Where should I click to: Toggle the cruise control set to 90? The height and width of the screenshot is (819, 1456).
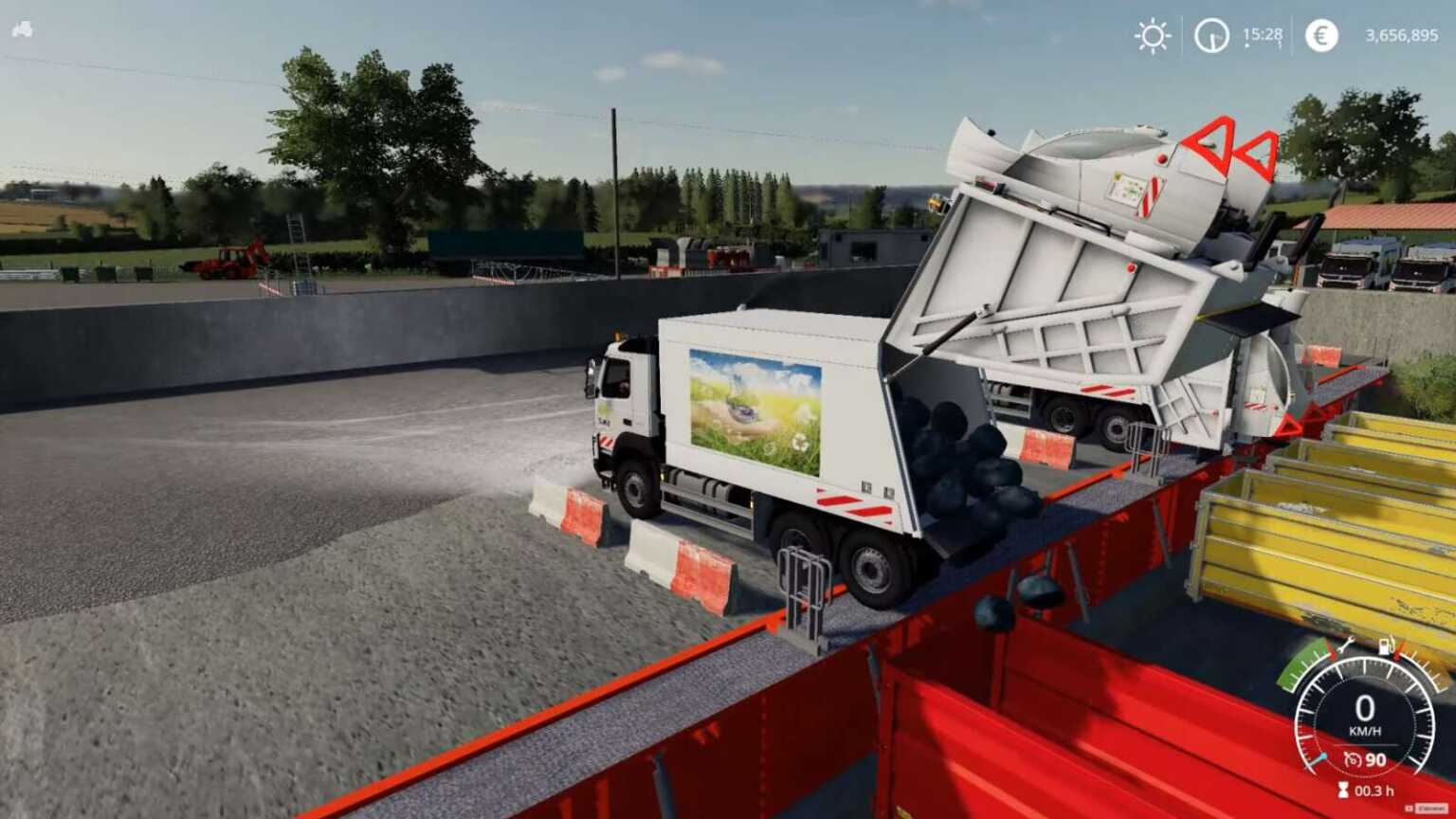pos(1375,759)
